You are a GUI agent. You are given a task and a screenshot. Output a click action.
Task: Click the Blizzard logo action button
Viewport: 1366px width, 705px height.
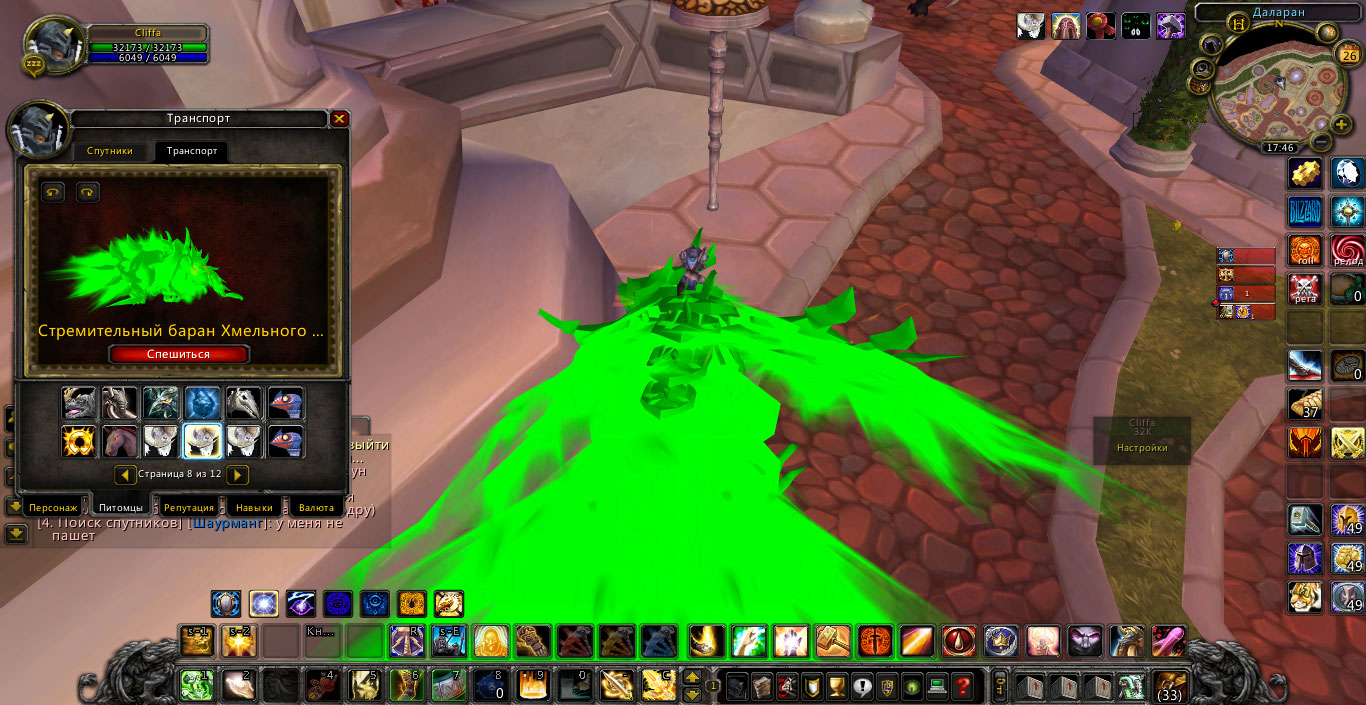click(x=1304, y=212)
